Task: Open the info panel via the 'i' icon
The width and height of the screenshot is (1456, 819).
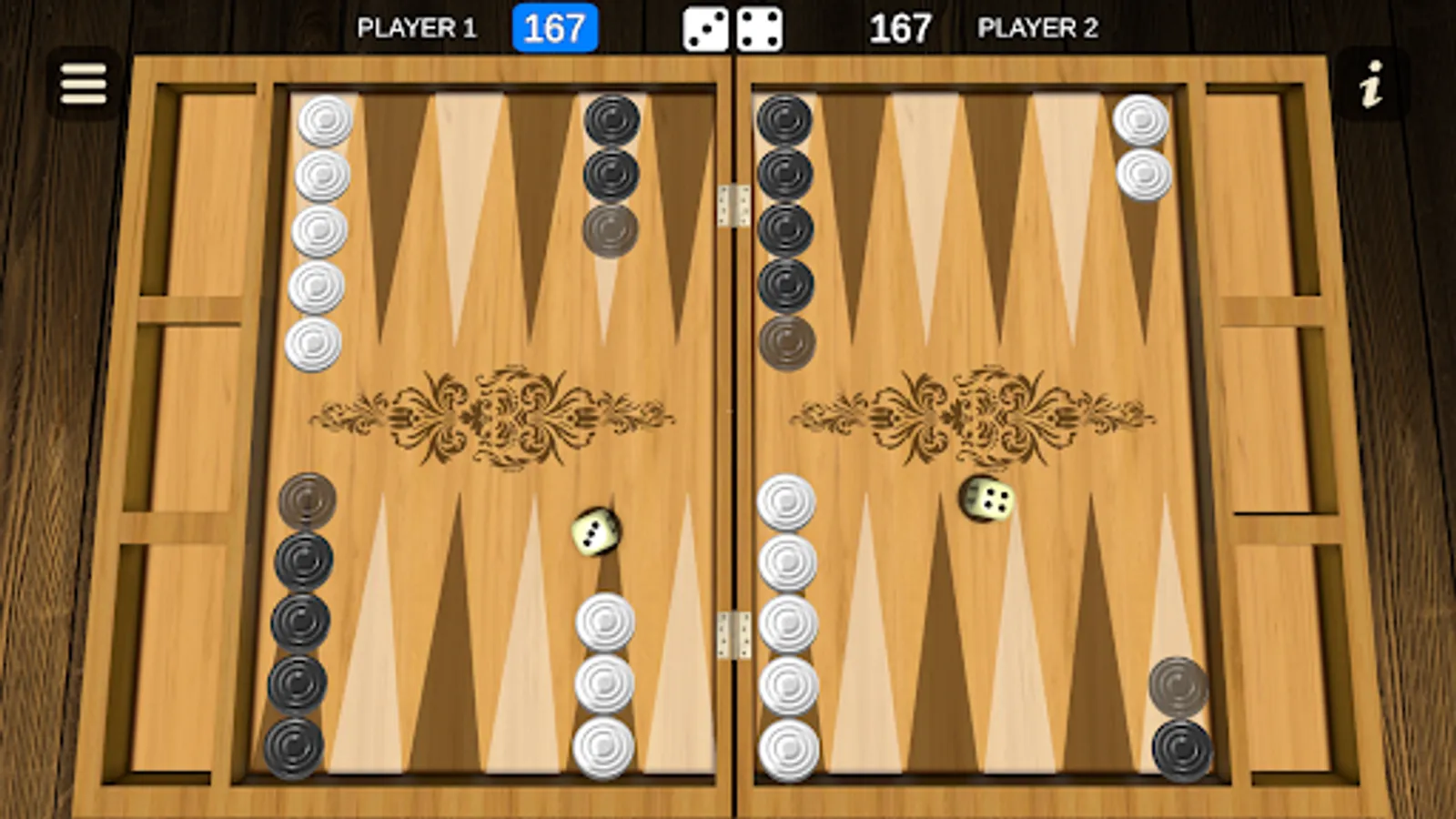Action: [1370, 84]
